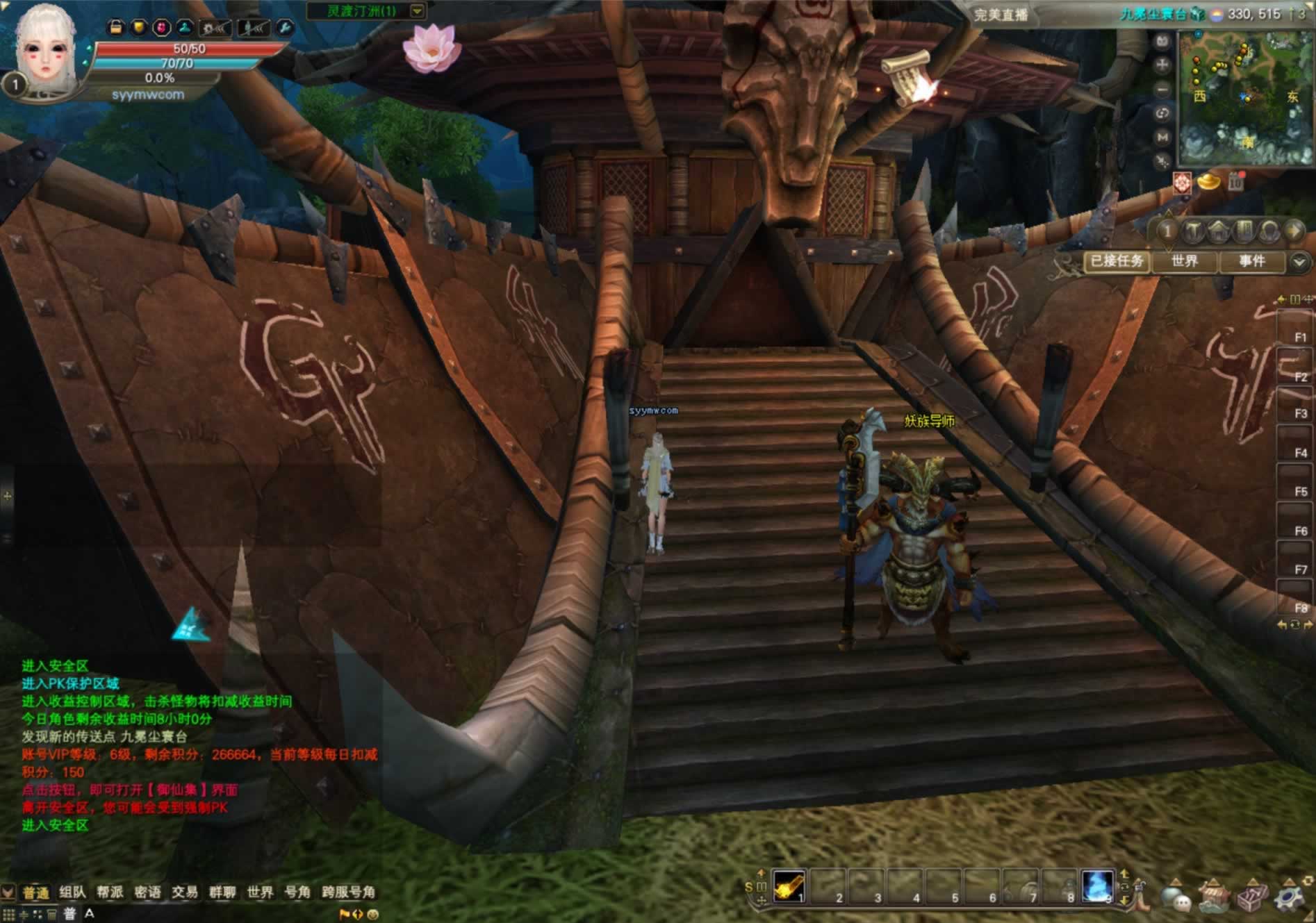Select the 已接任务 accepted quests tab

[x=1117, y=261]
